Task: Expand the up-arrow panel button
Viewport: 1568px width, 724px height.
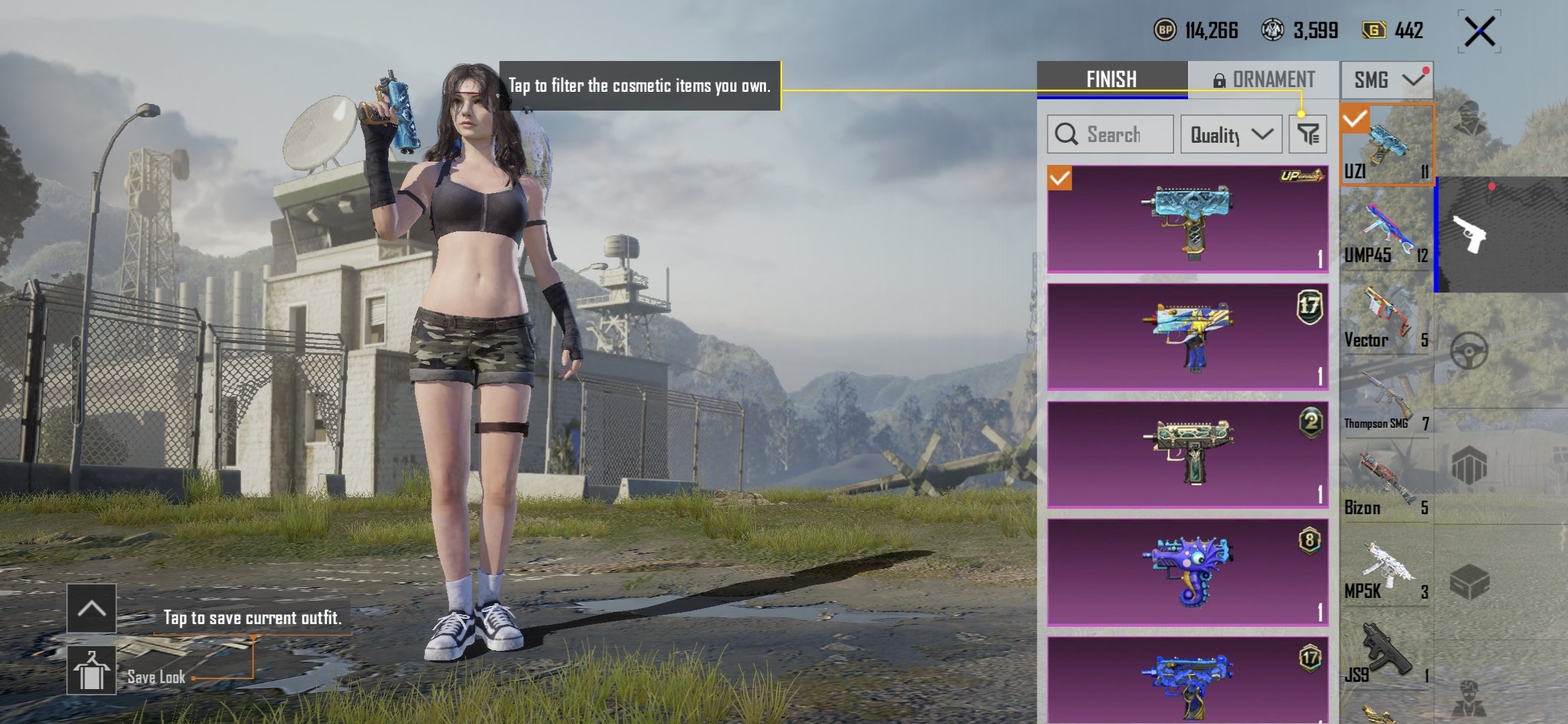Action: (x=91, y=608)
